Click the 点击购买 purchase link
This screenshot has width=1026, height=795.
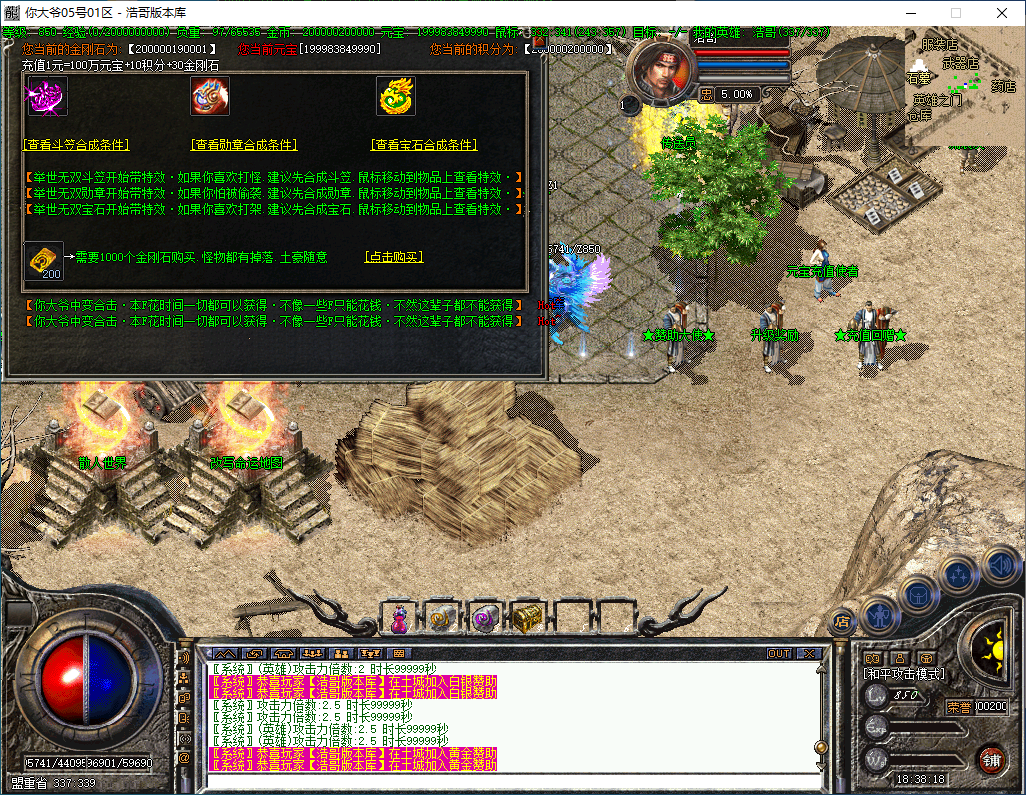pos(394,257)
